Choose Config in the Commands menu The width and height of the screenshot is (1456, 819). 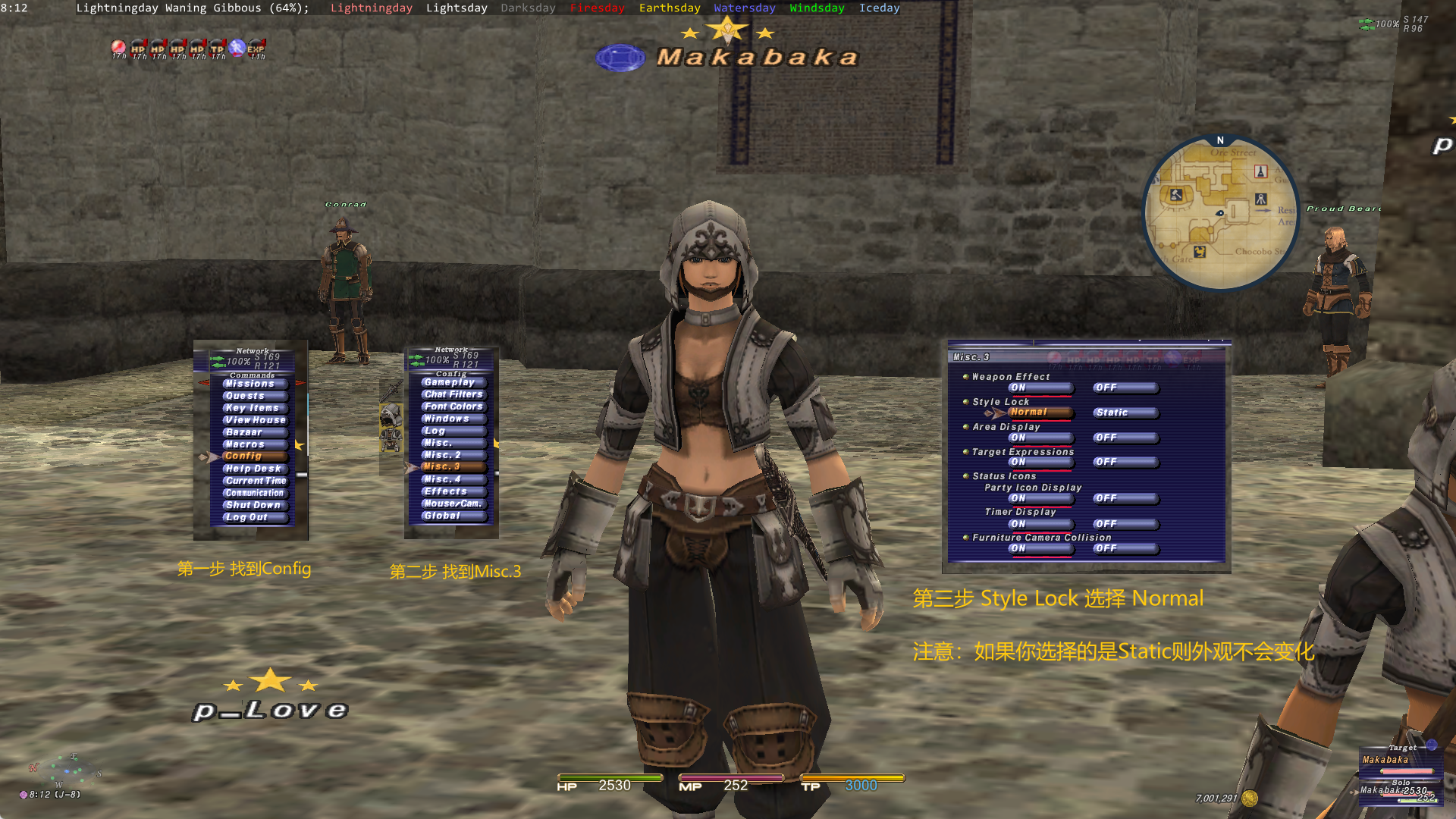coord(243,456)
